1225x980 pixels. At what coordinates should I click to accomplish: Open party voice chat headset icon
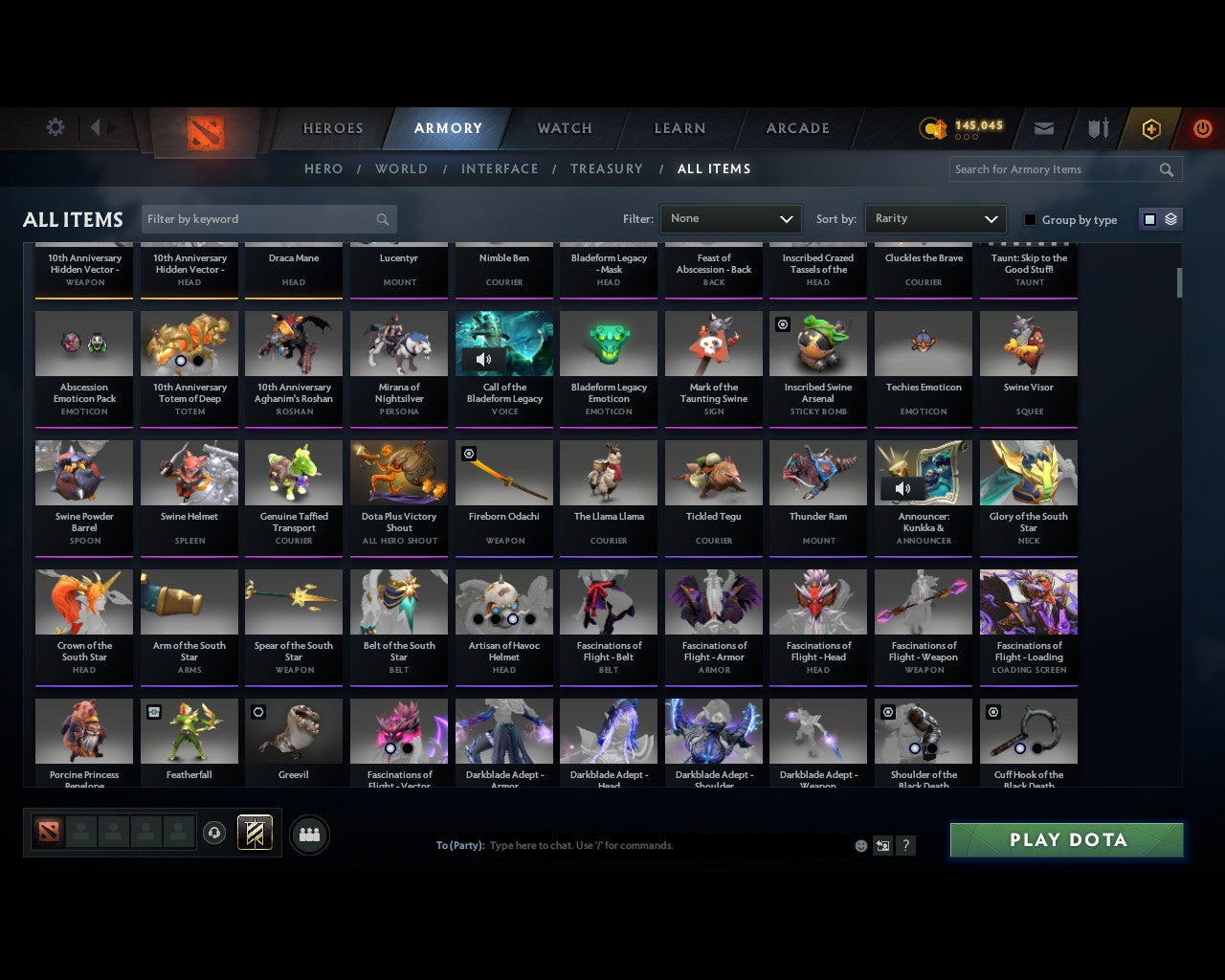(214, 833)
